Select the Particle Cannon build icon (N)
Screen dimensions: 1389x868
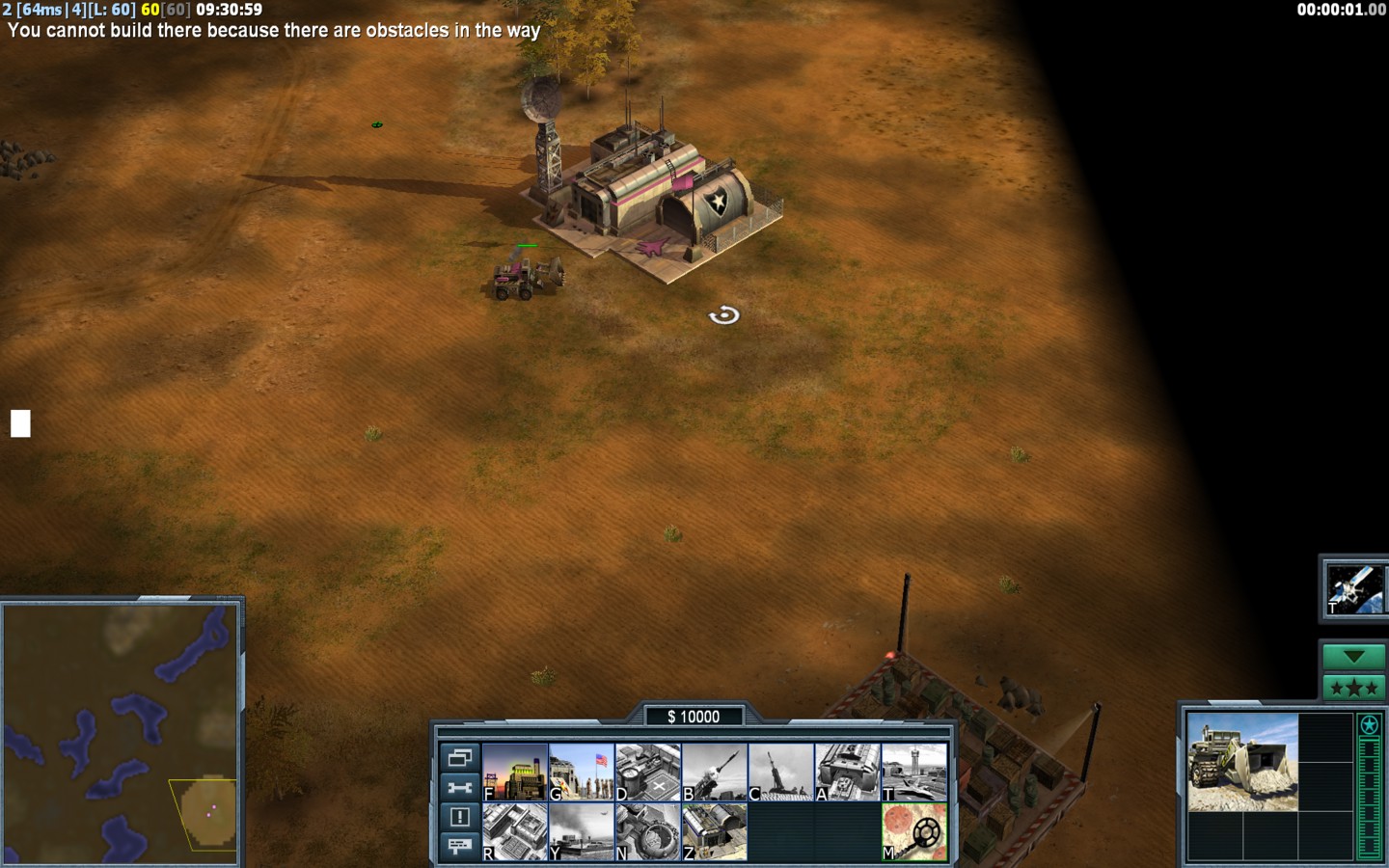click(648, 831)
